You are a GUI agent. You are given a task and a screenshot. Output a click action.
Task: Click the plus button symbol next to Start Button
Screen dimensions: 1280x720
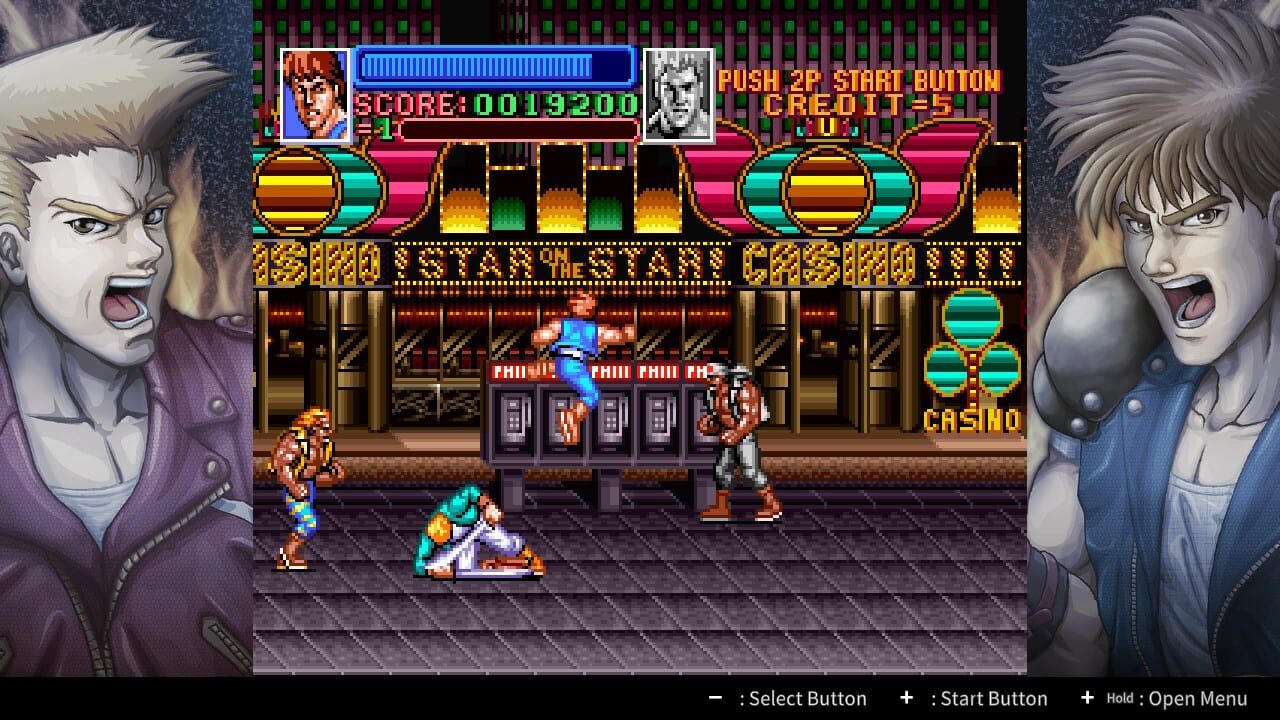pos(908,698)
